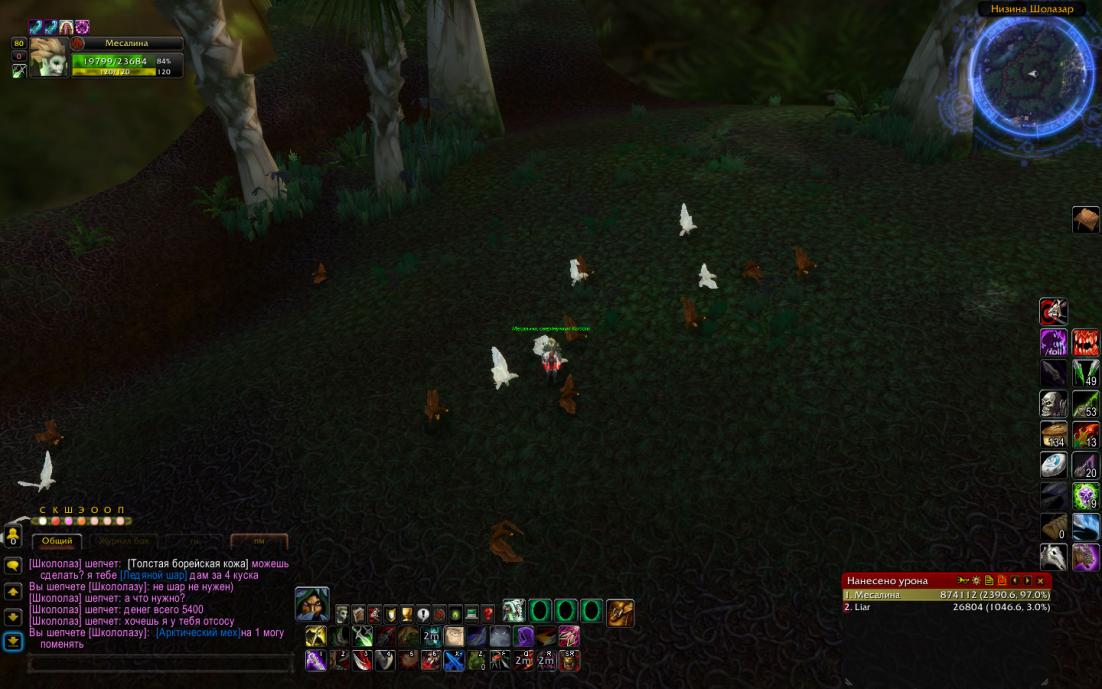Click the chat scroll-up arrow button
Viewport: 1102px width, 689px height.
tap(13, 592)
